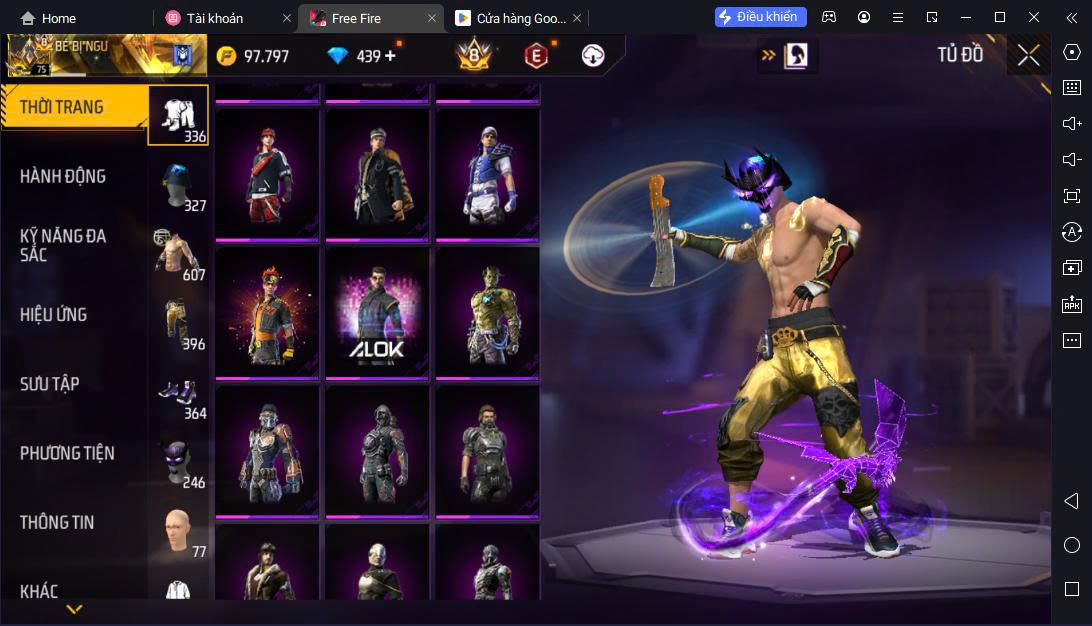Expand the category list with yellow arrow
Image resolution: width=1092 pixels, height=626 pixels.
click(74, 608)
